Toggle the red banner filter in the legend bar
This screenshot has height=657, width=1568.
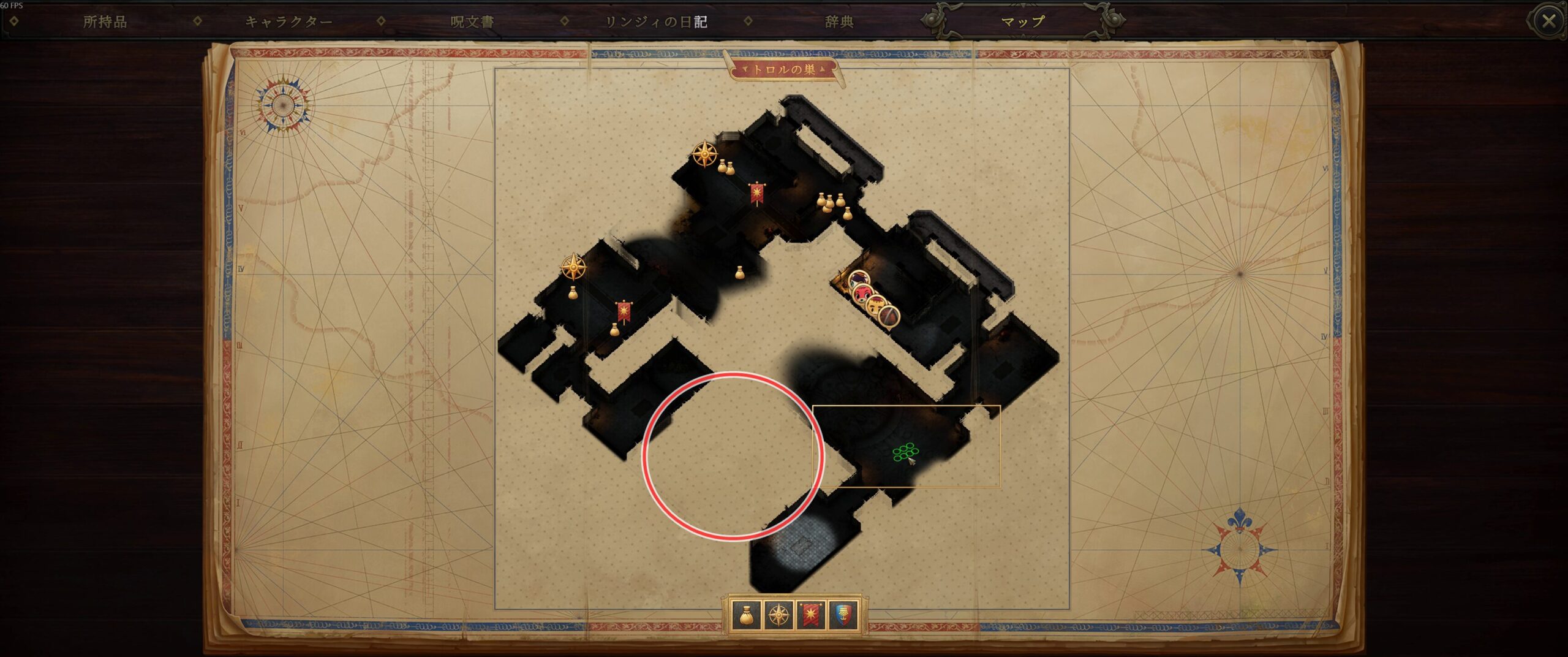[811, 615]
